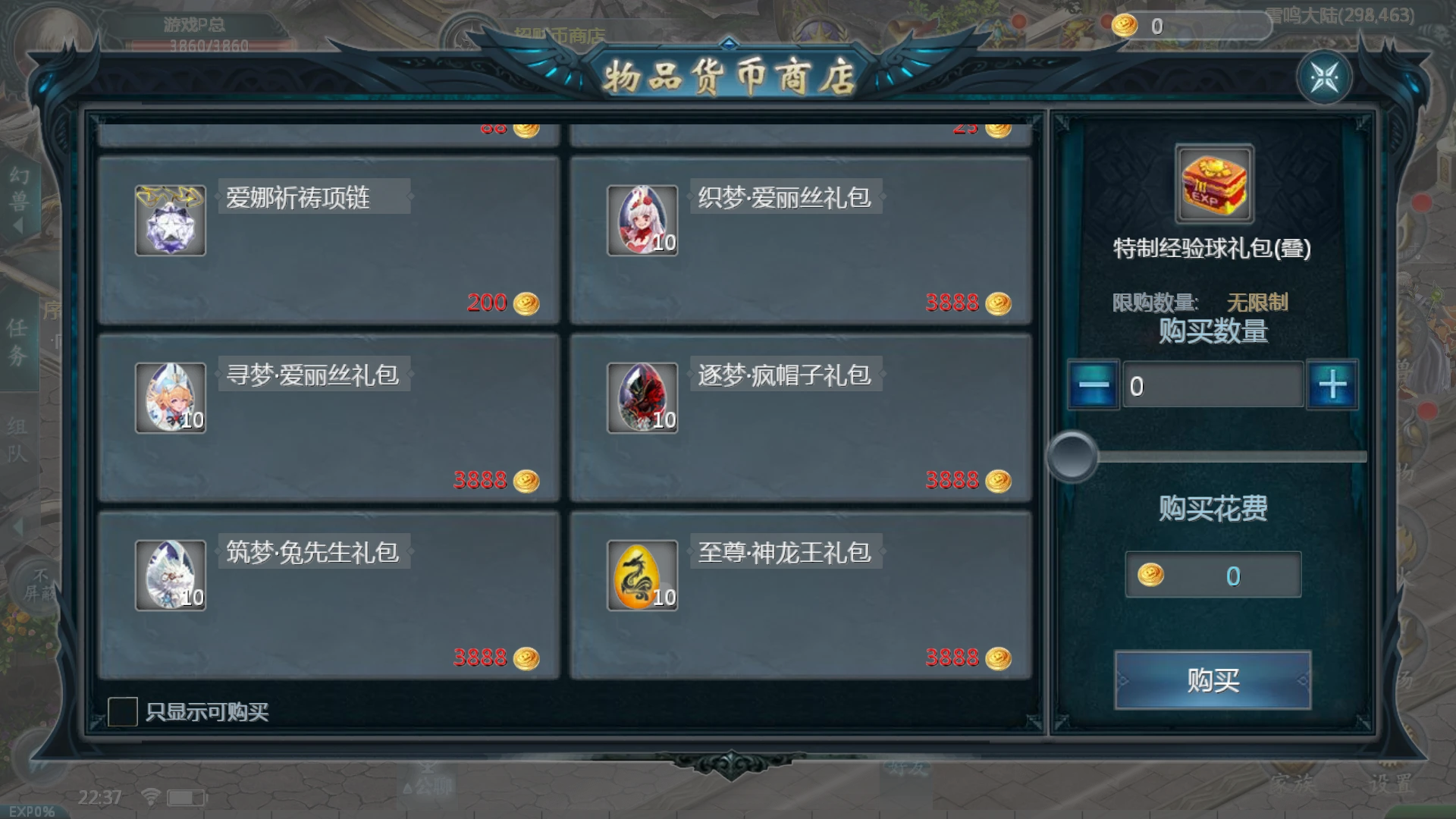The image size is (1456, 819).
Task: Click the 织梦·爱丽丝礼包 item icon
Action: (x=642, y=221)
